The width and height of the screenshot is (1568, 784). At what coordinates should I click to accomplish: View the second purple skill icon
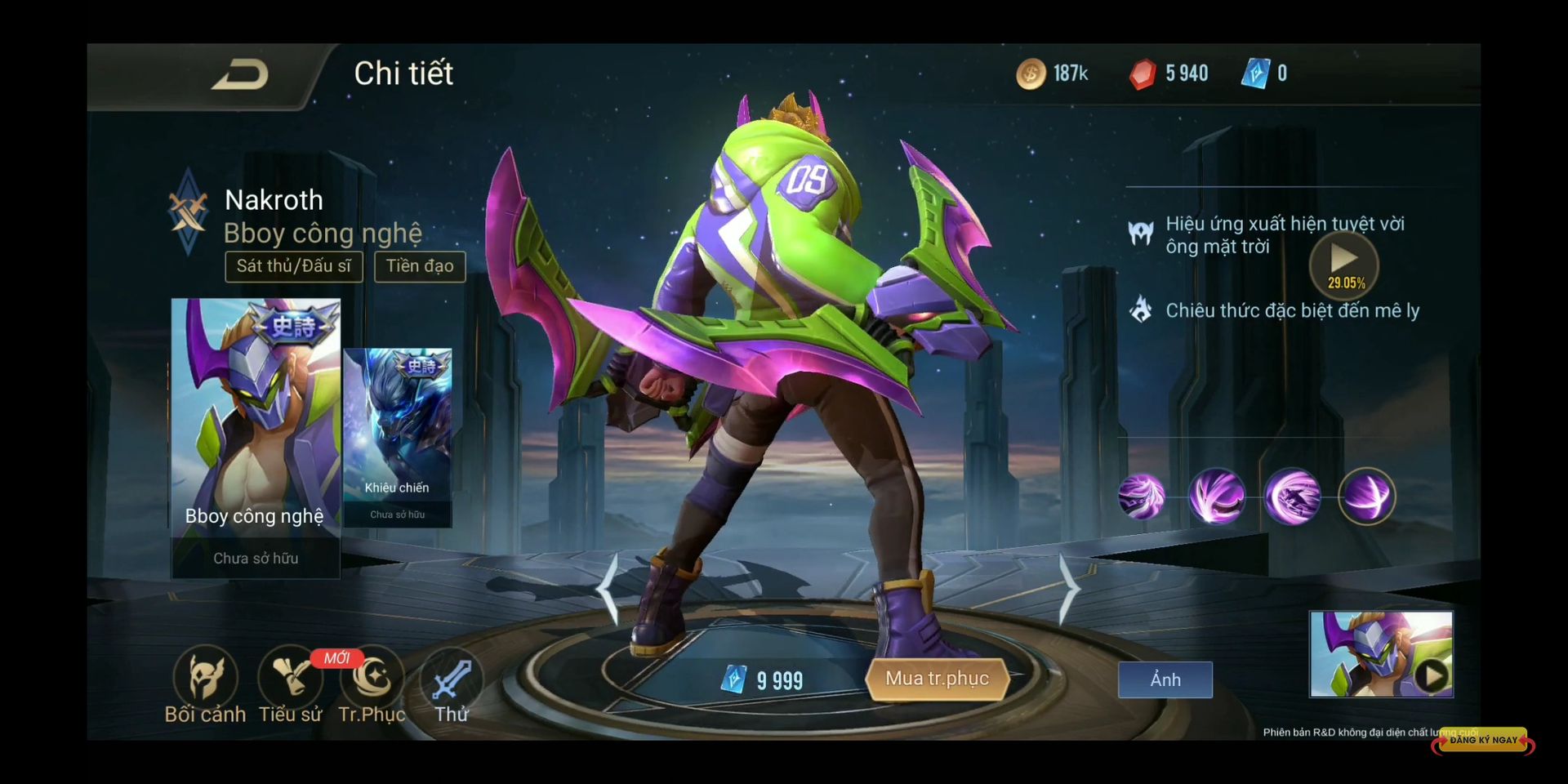pos(1217,497)
